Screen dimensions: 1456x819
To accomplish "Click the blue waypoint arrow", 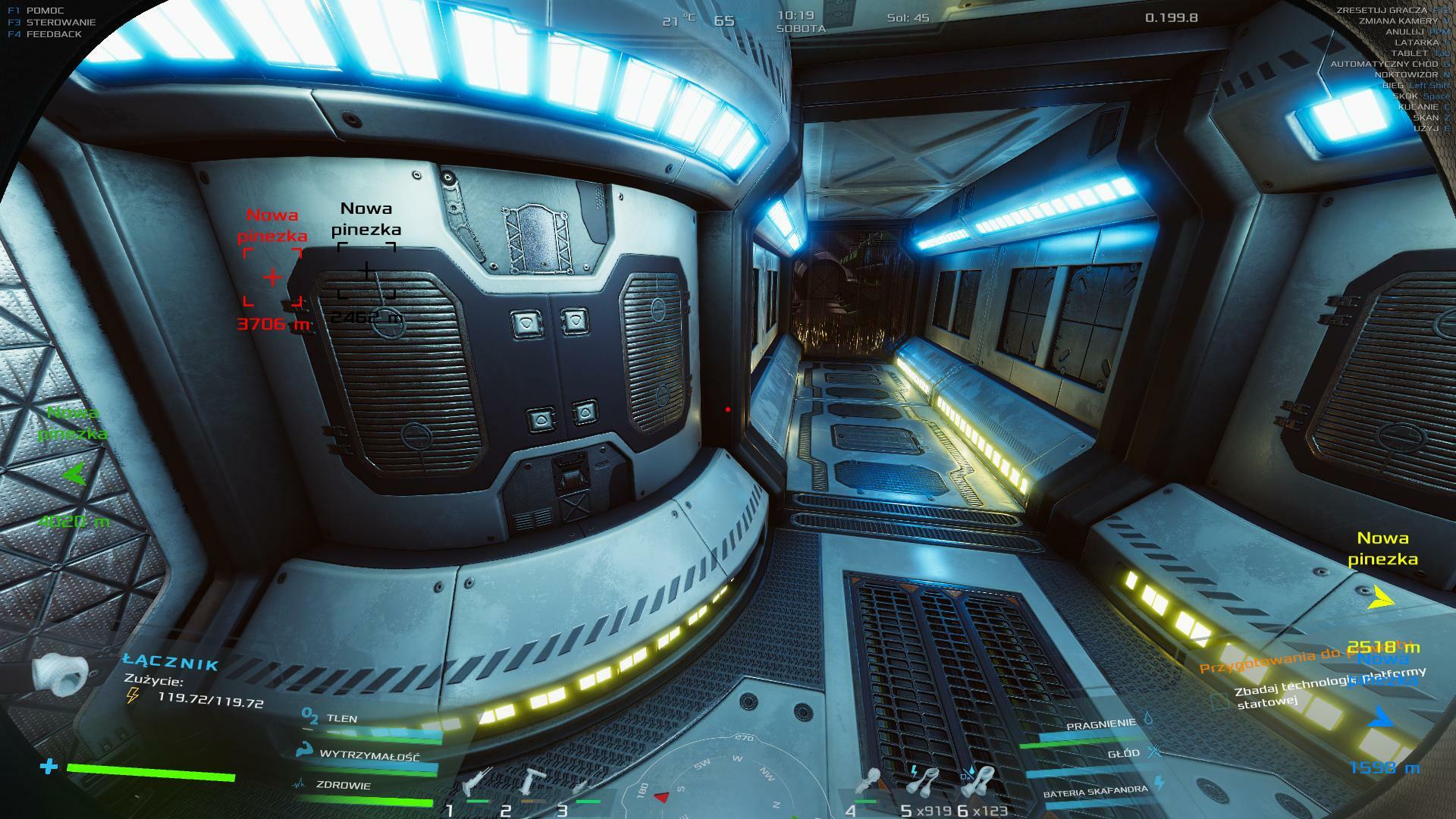I will [1381, 717].
